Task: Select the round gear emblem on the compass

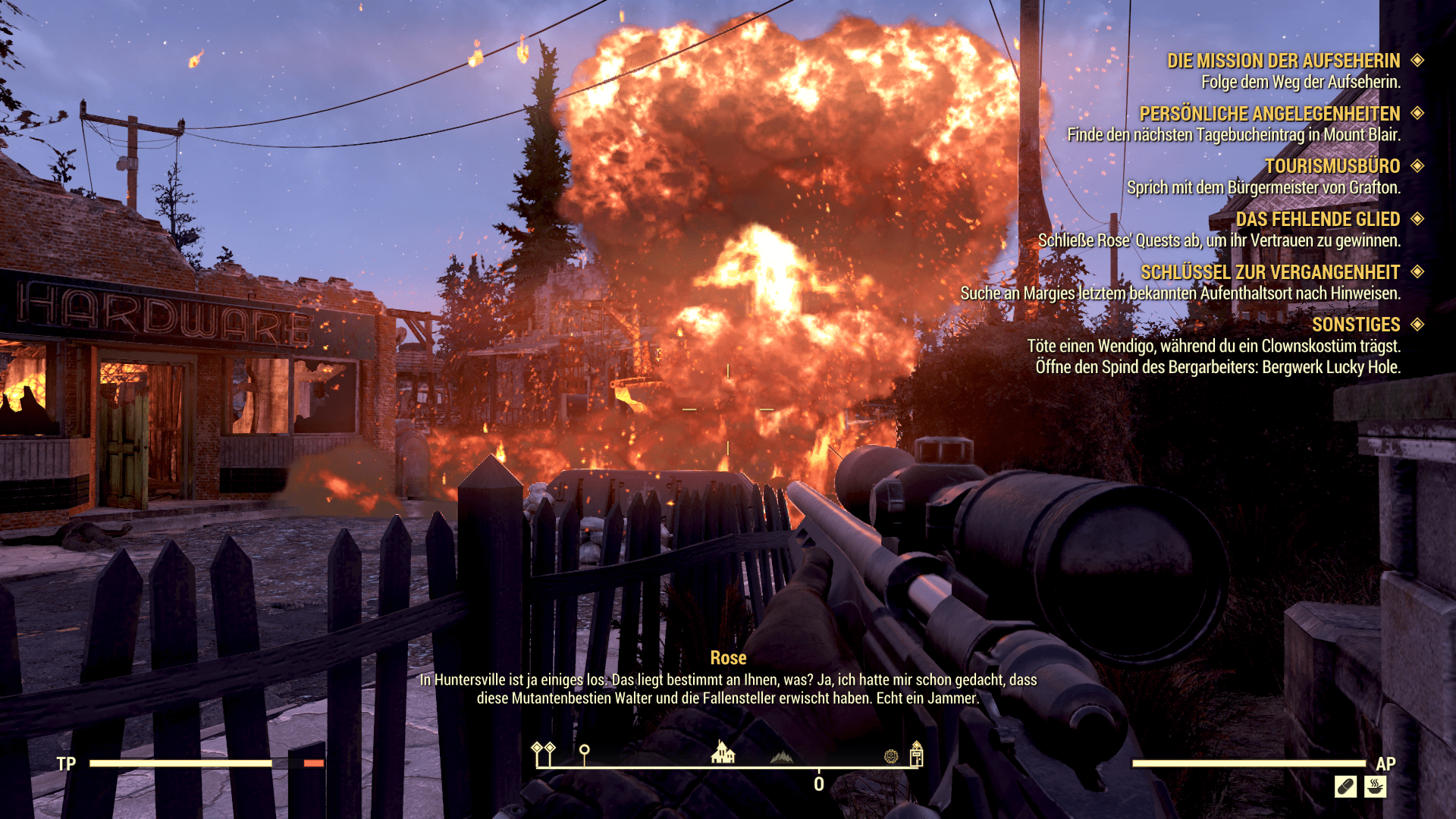Action: pyautogui.click(x=891, y=756)
